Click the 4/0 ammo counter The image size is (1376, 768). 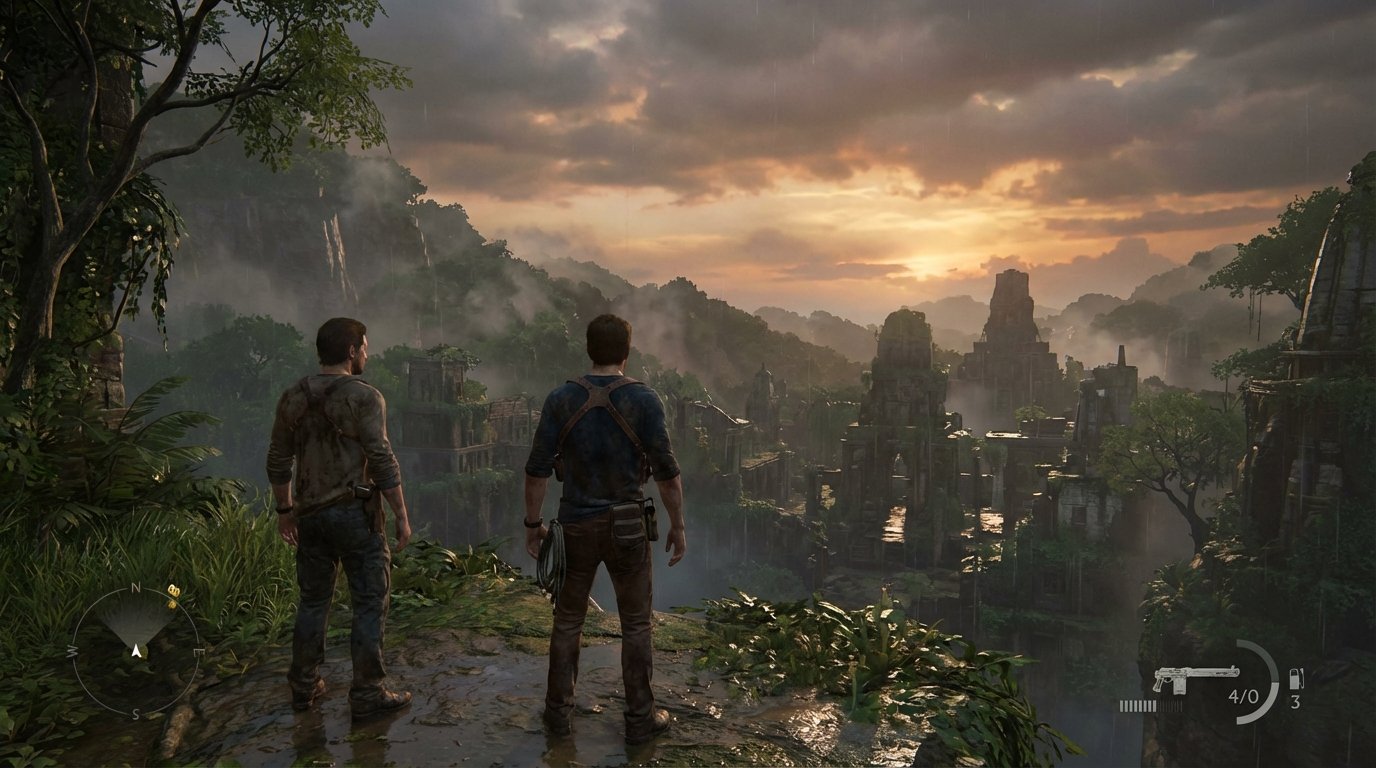pos(1243,696)
